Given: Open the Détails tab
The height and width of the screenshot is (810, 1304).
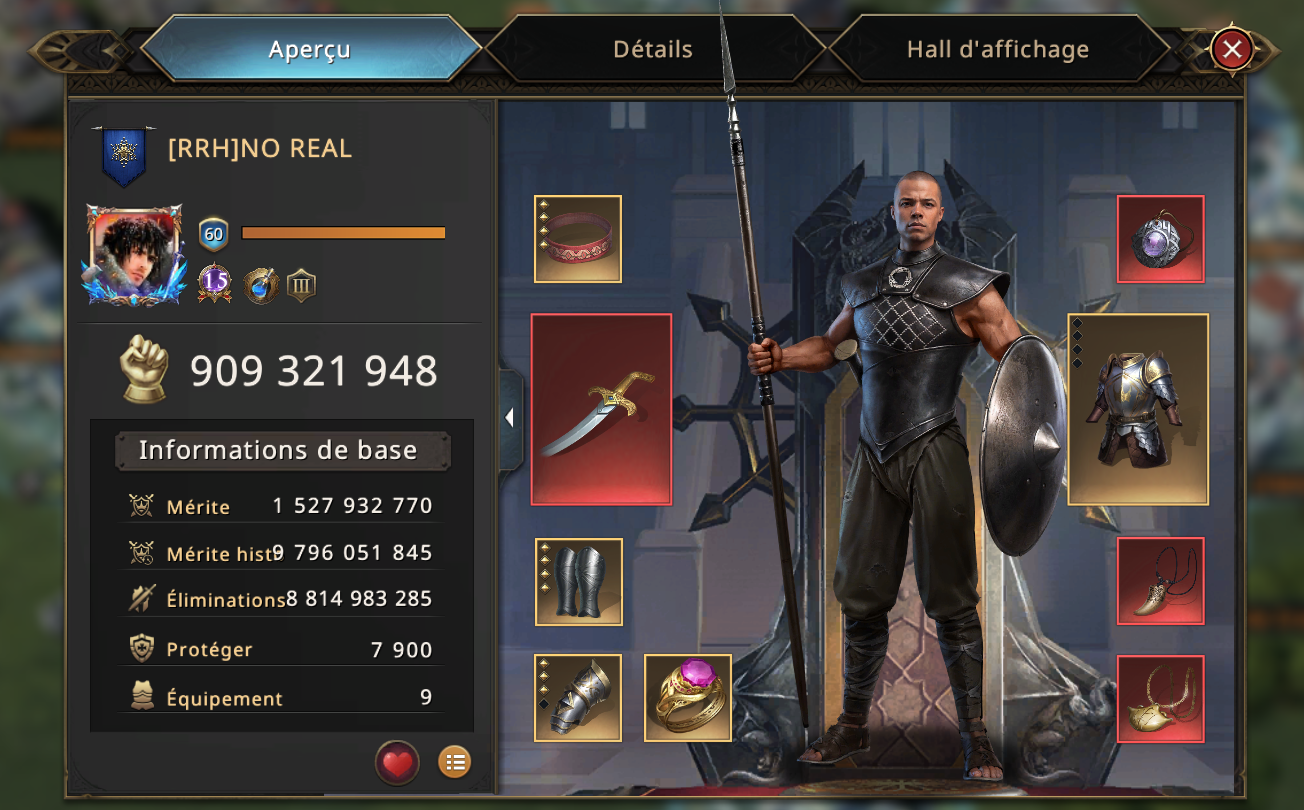Looking at the screenshot, I should pos(653,49).
